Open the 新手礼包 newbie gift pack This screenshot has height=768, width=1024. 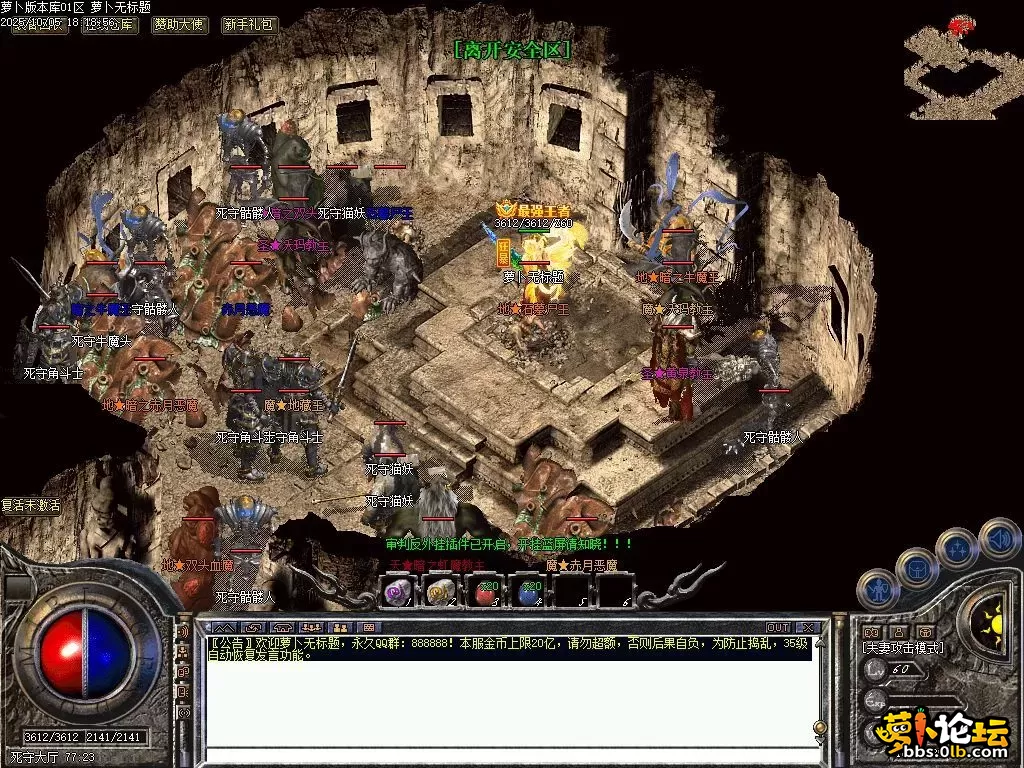tap(249, 25)
